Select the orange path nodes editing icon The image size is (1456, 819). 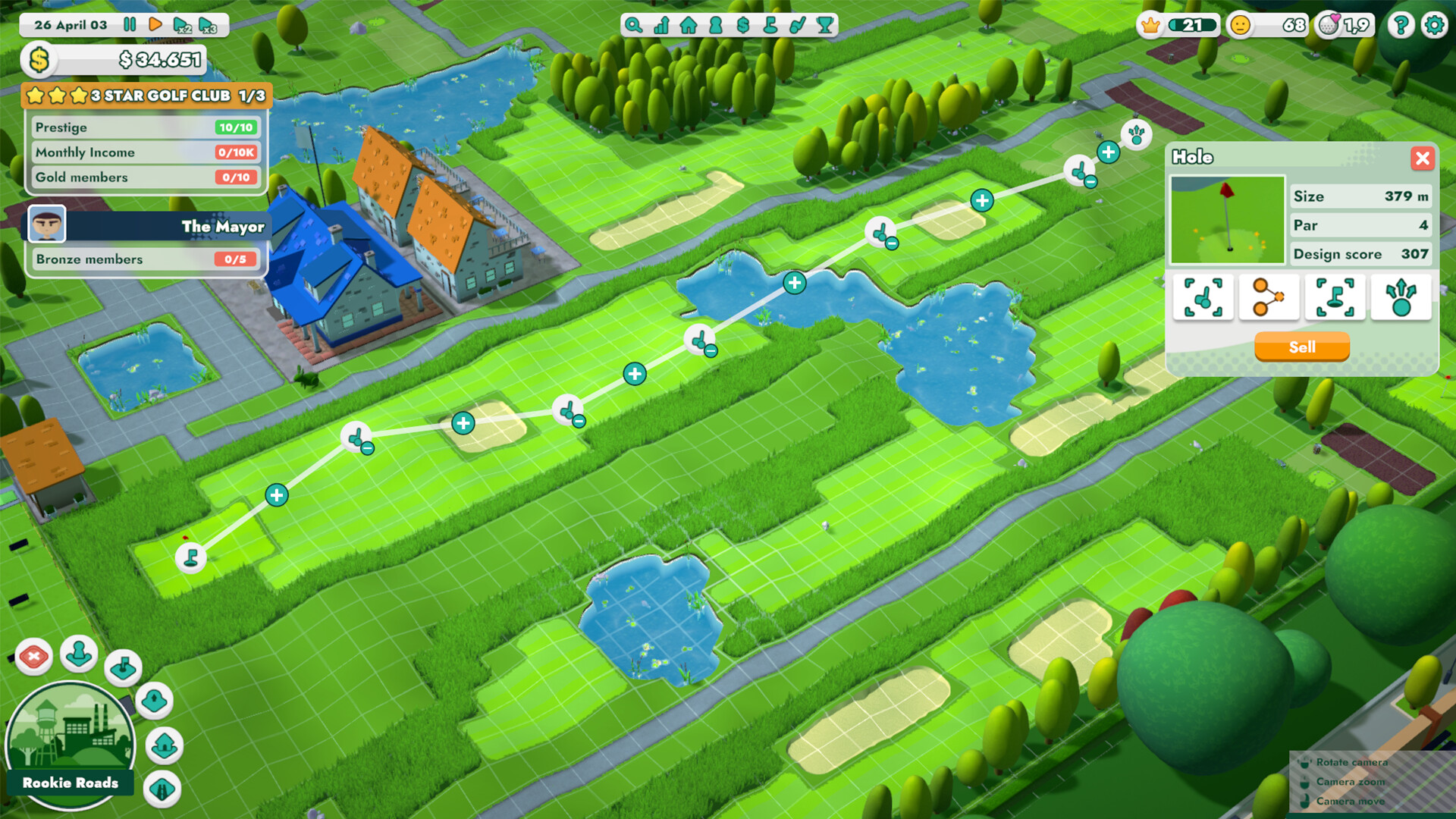(x=1269, y=297)
